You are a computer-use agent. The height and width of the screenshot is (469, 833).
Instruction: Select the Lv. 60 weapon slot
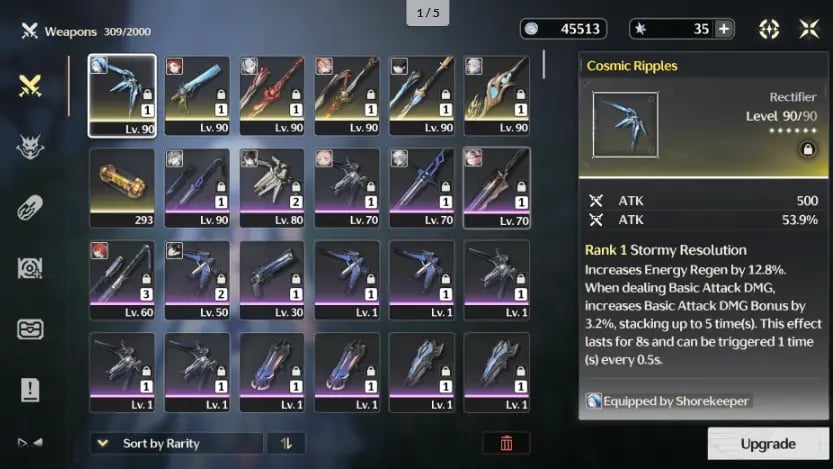point(122,279)
